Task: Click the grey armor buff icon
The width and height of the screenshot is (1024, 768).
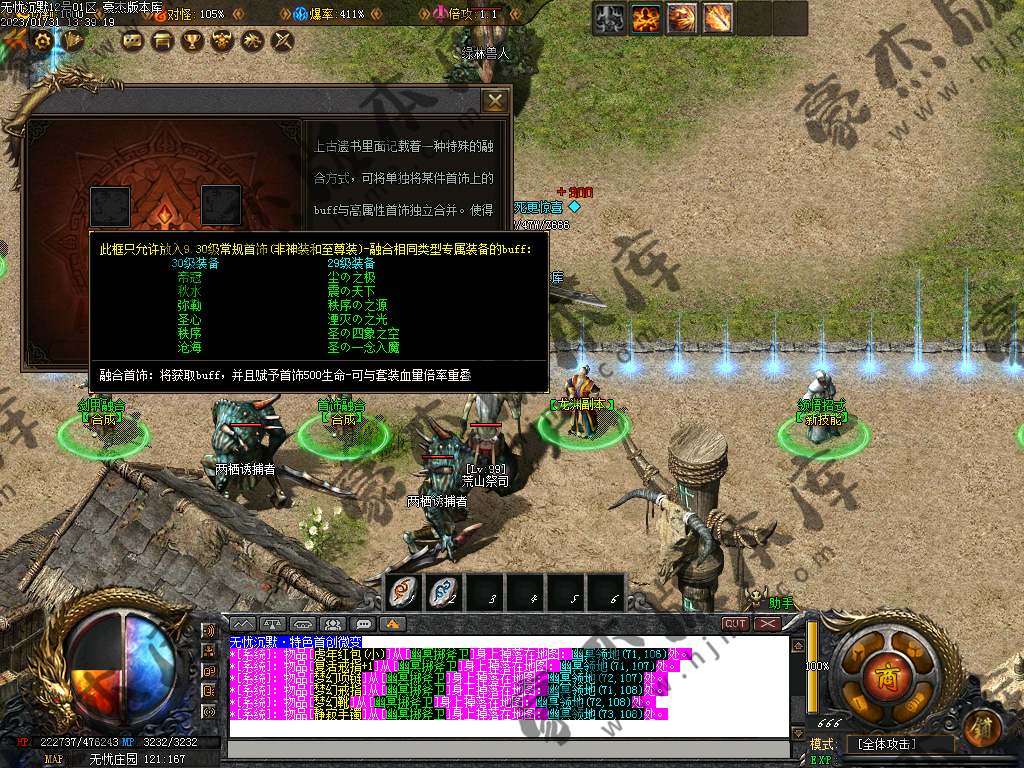Action: click(x=612, y=18)
